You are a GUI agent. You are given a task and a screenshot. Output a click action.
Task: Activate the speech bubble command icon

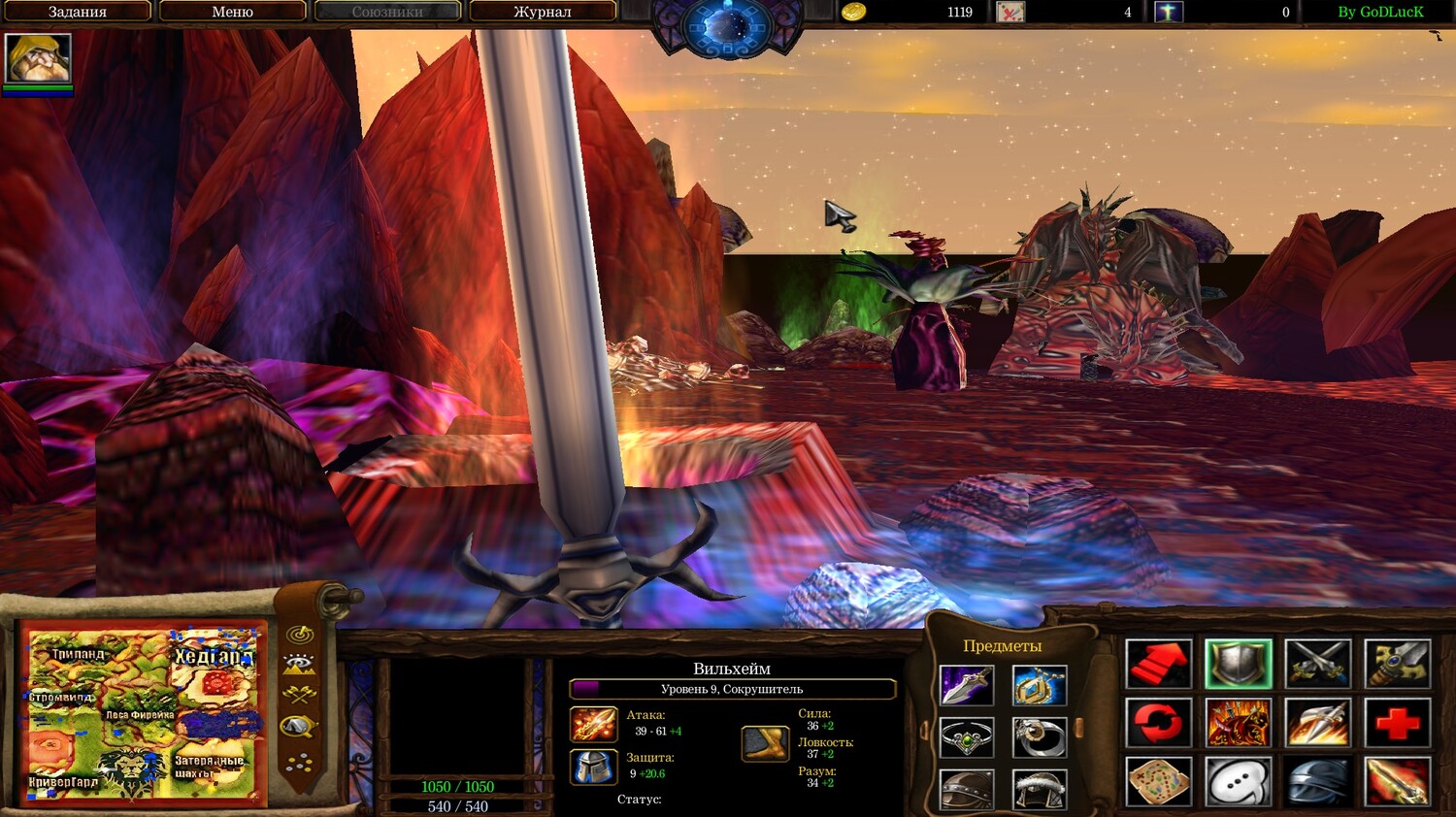1238,782
